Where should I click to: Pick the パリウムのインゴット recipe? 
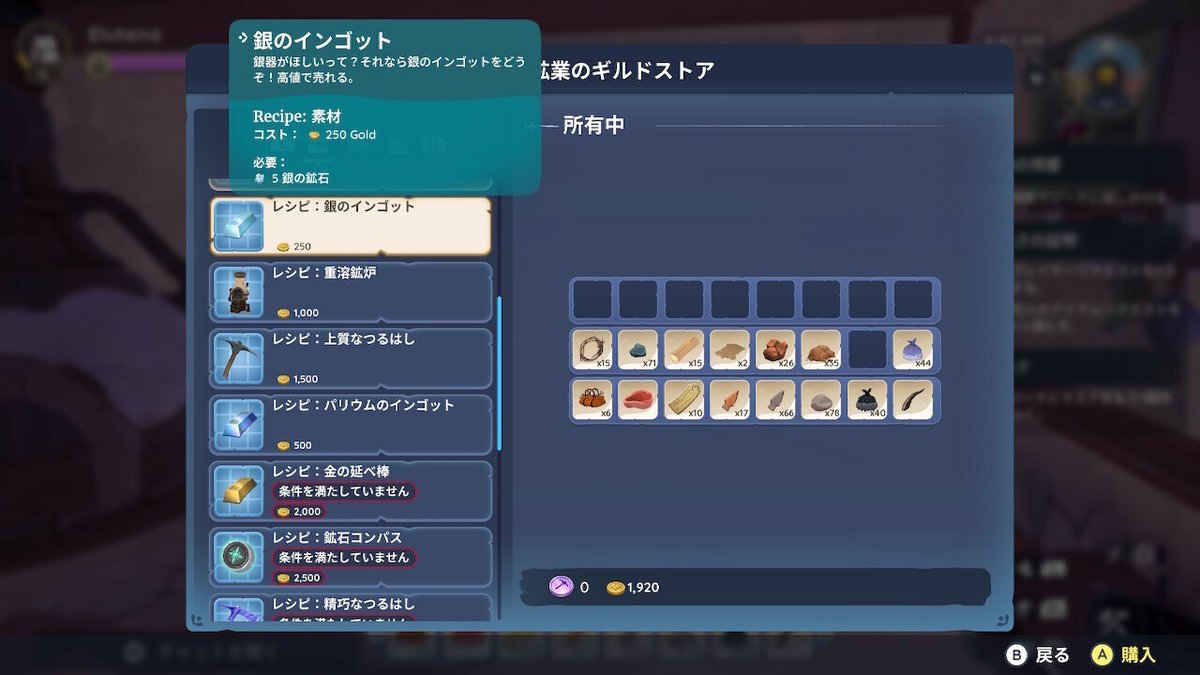(350, 424)
